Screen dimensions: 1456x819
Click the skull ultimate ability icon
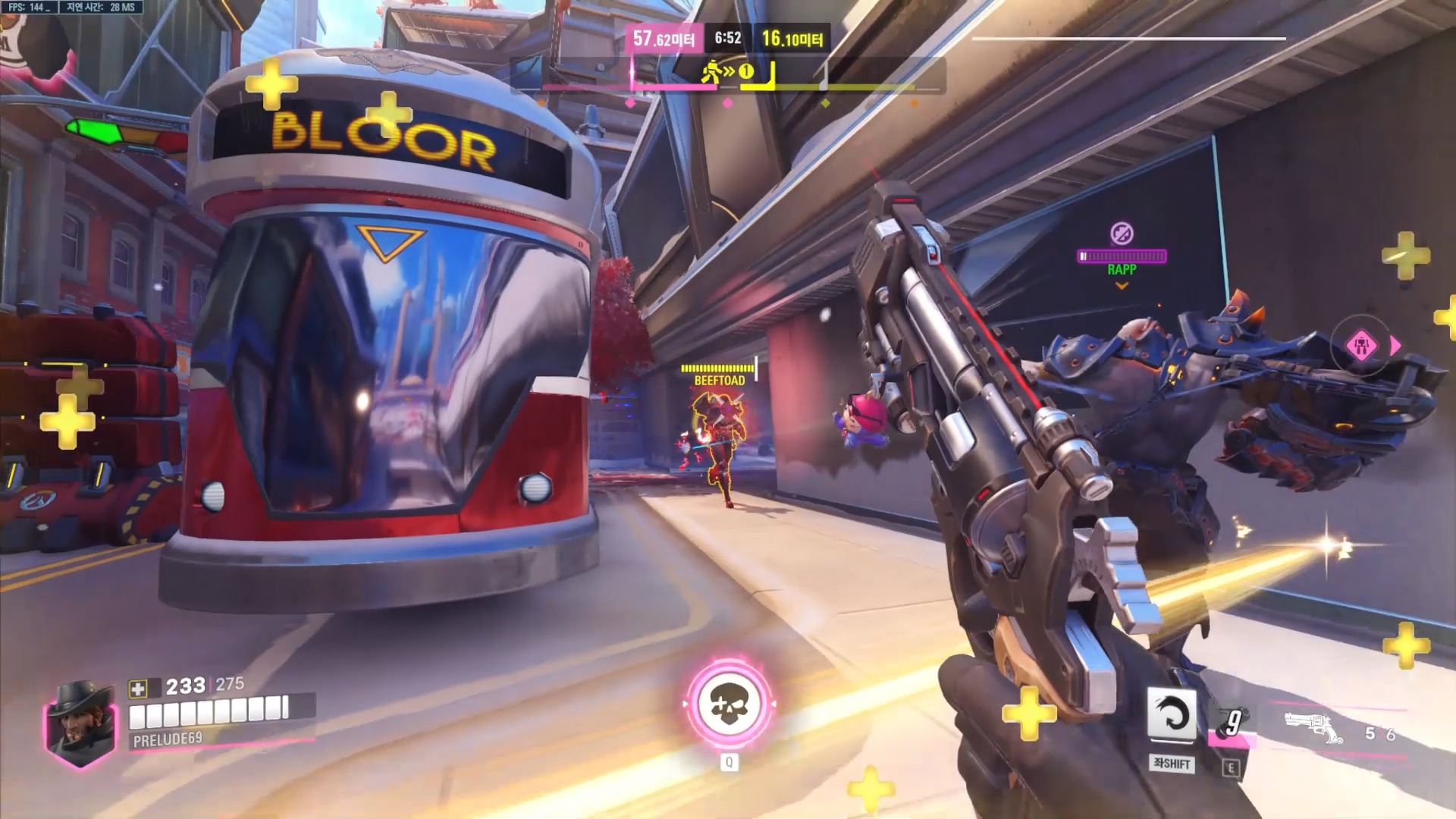(728, 704)
